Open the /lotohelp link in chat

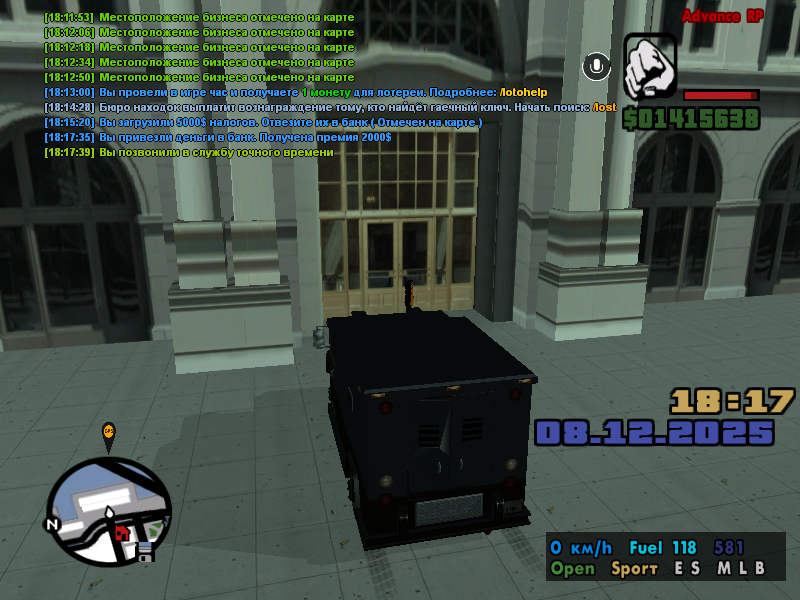[526, 92]
